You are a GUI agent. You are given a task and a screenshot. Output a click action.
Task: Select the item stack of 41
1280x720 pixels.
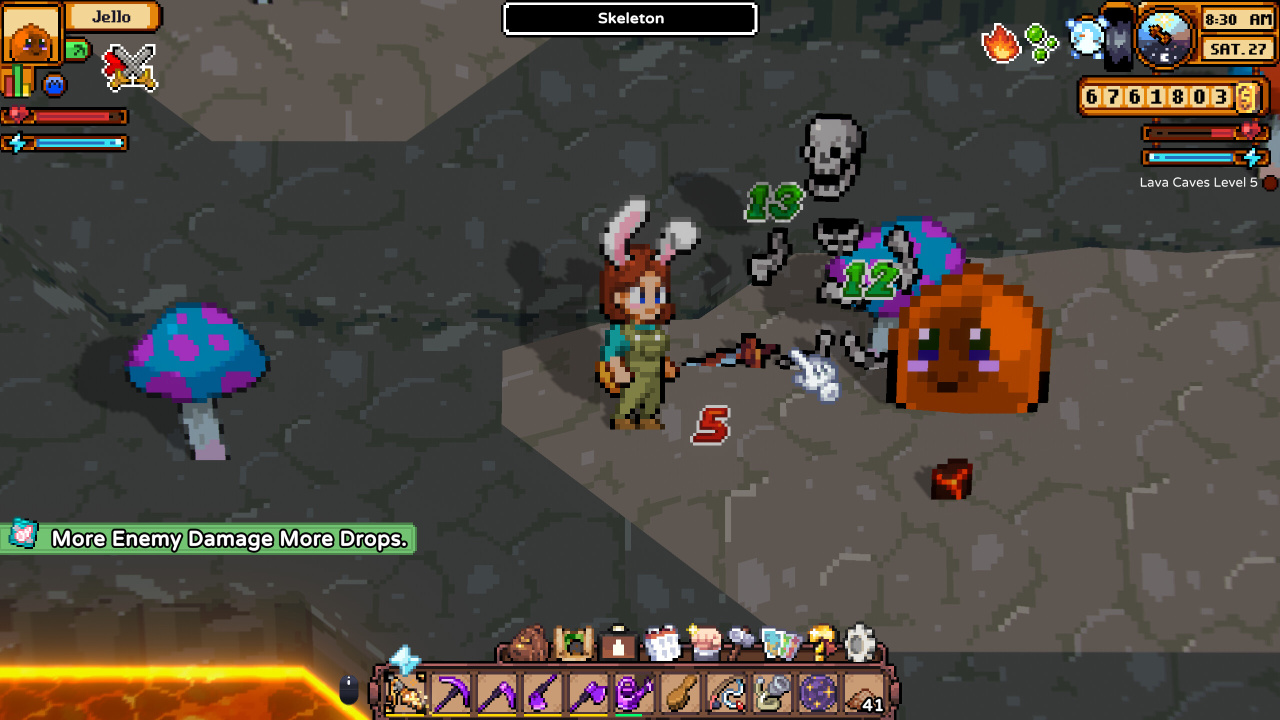(865, 693)
